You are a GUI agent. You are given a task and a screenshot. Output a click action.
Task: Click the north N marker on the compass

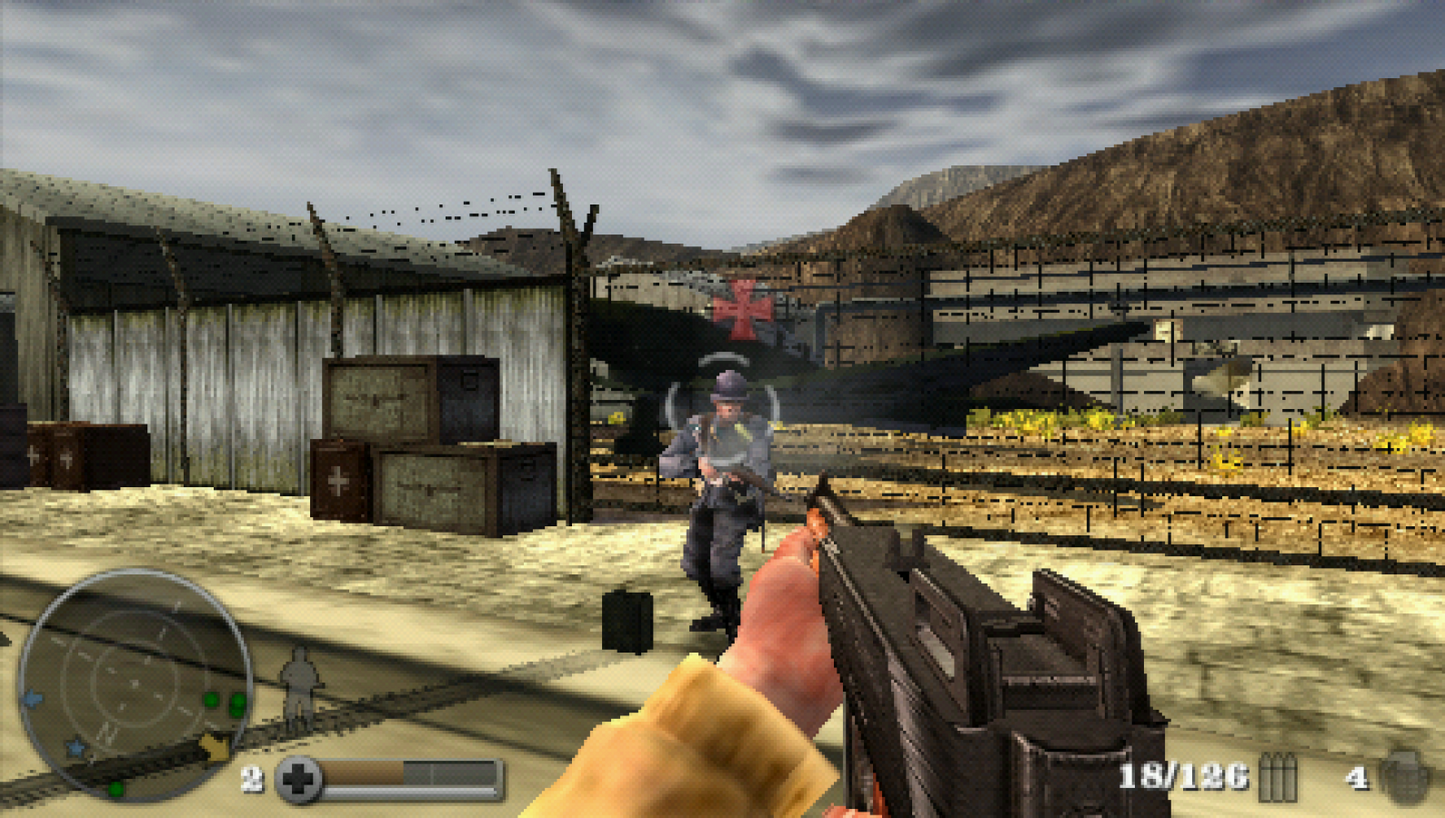[106, 732]
